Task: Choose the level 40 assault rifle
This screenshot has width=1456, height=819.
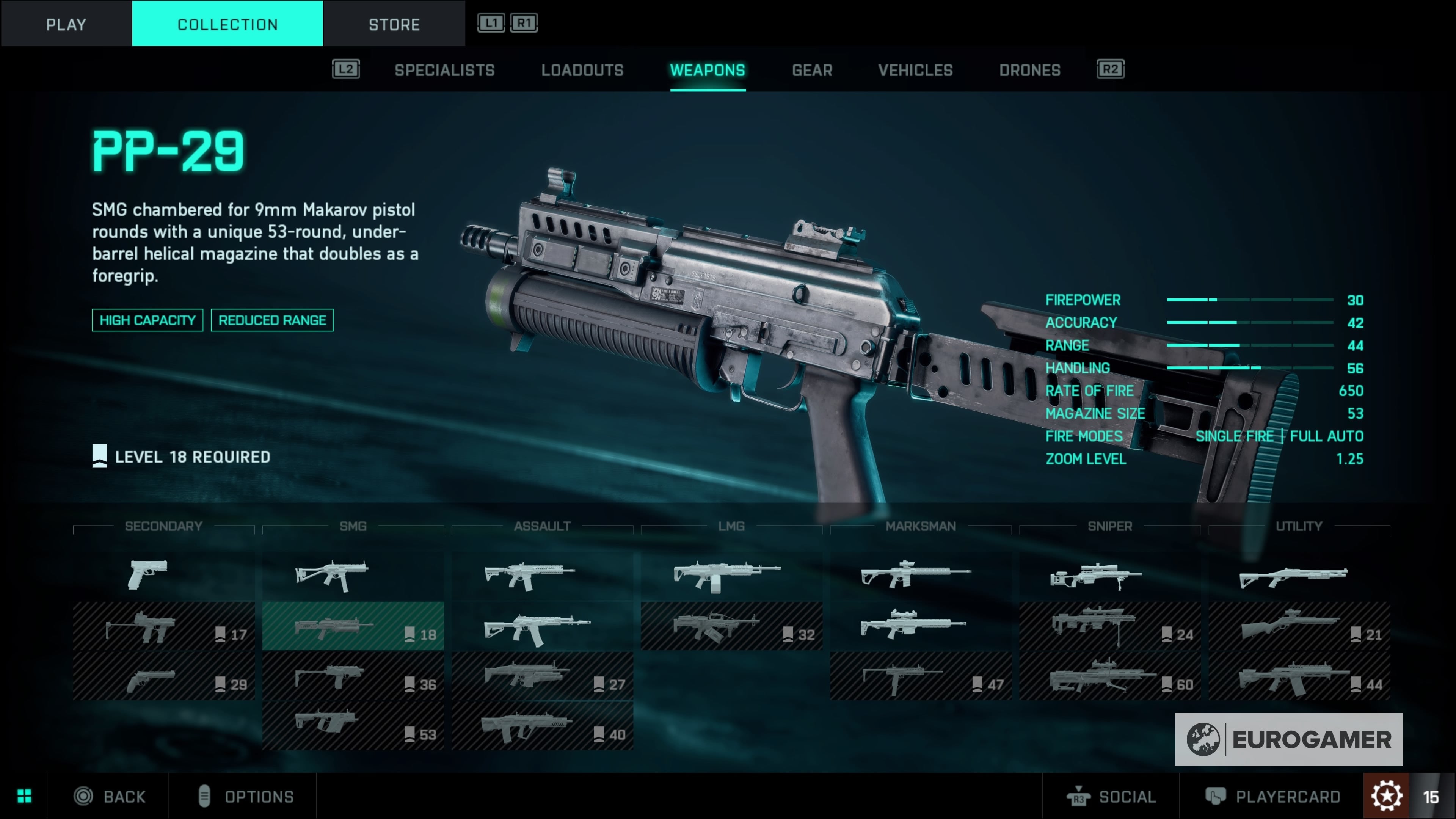Action: (x=542, y=726)
